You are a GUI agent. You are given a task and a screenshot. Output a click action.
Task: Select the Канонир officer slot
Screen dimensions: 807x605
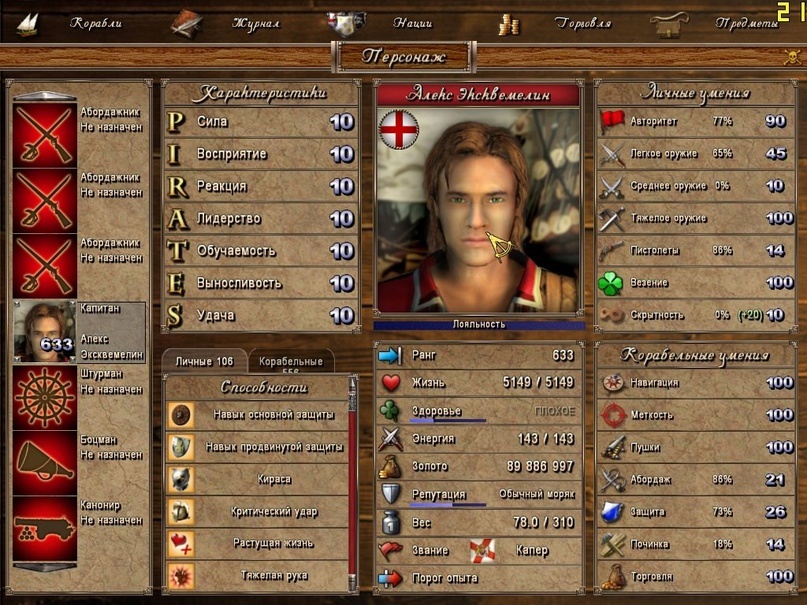(x=78, y=528)
